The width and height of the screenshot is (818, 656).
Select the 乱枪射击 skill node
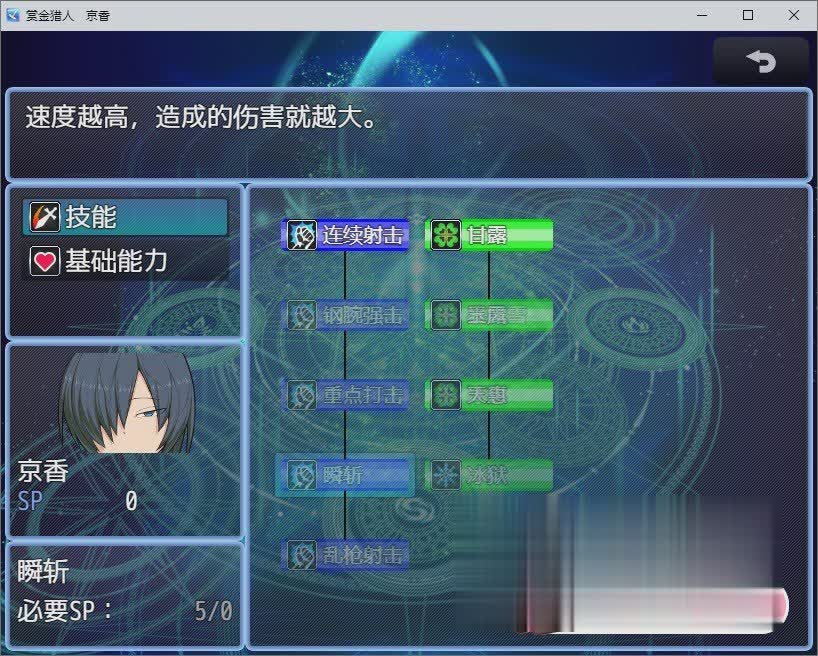[347, 554]
